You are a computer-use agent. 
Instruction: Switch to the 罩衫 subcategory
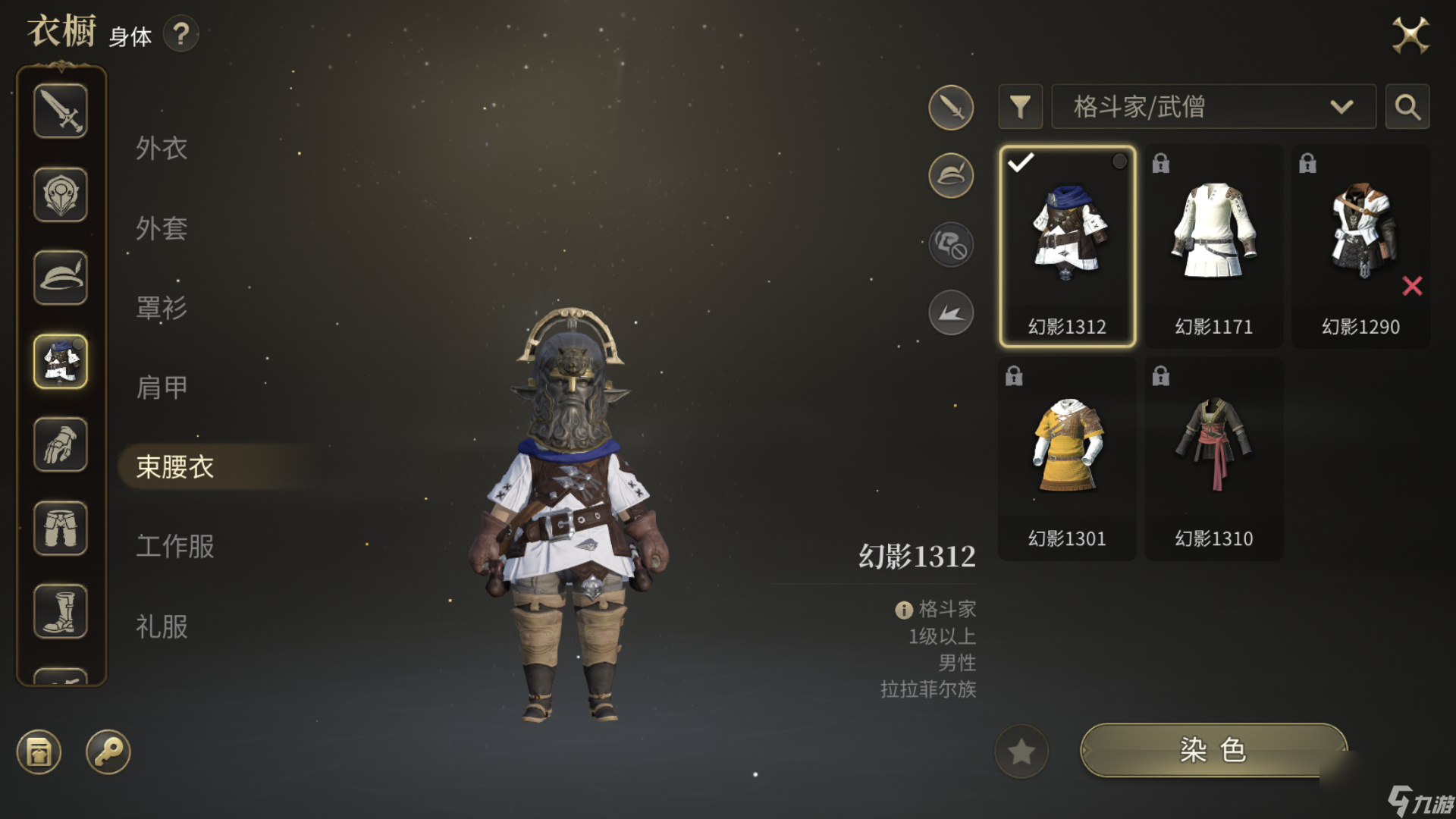point(162,307)
